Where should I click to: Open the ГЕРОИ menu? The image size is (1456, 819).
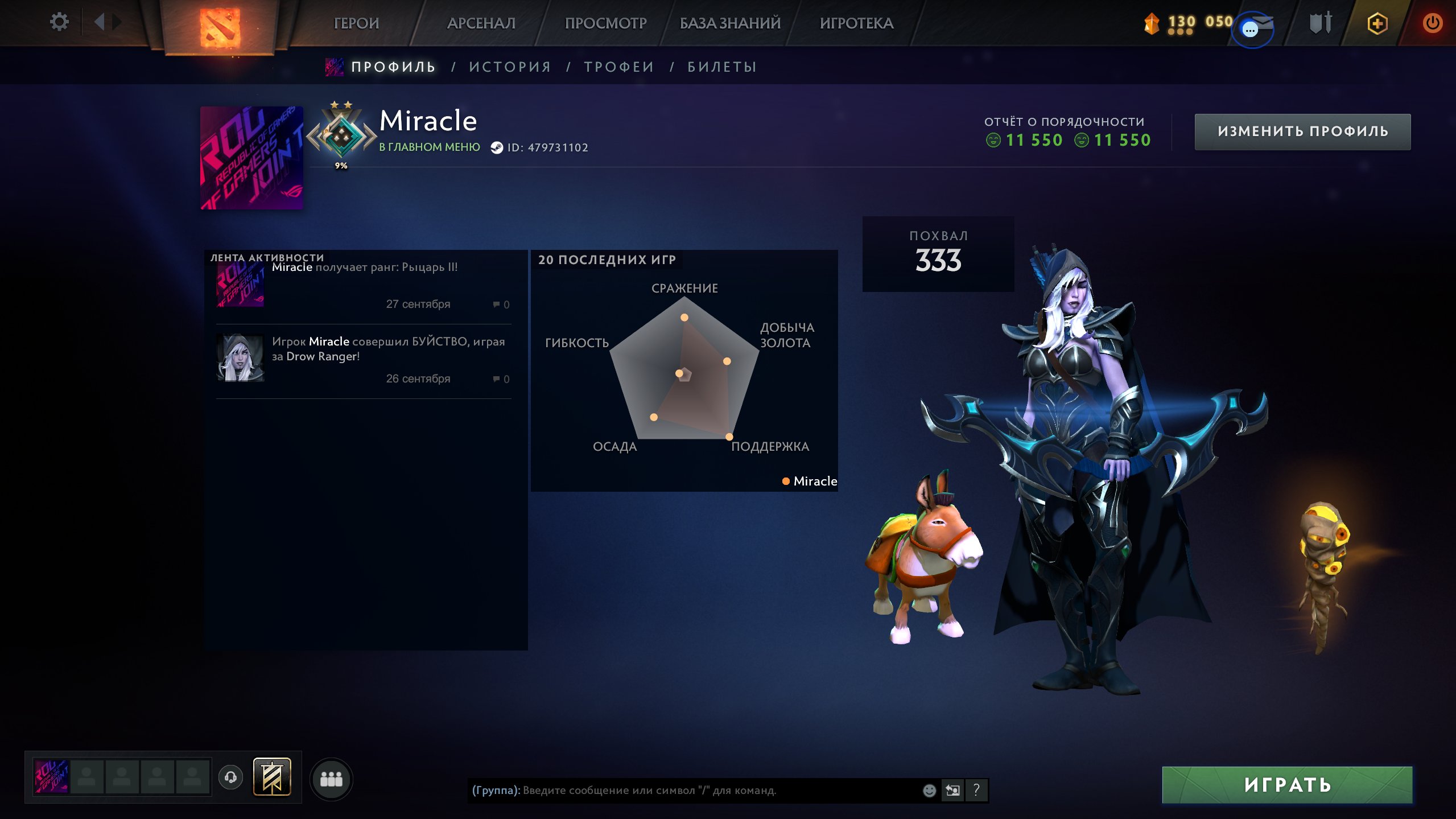click(x=356, y=23)
